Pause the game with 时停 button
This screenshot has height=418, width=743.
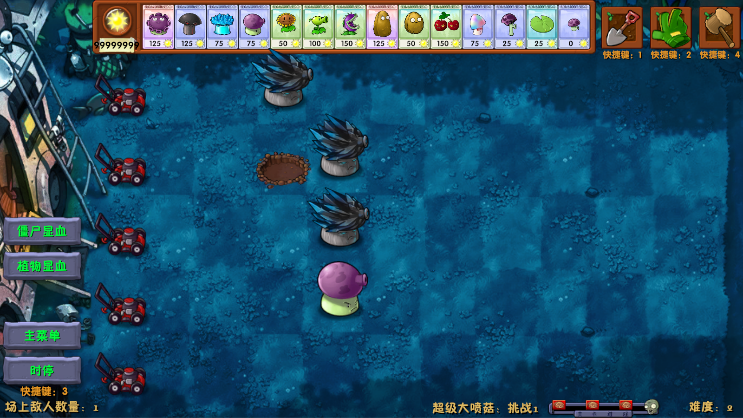pyautogui.click(x=41, y=370)
